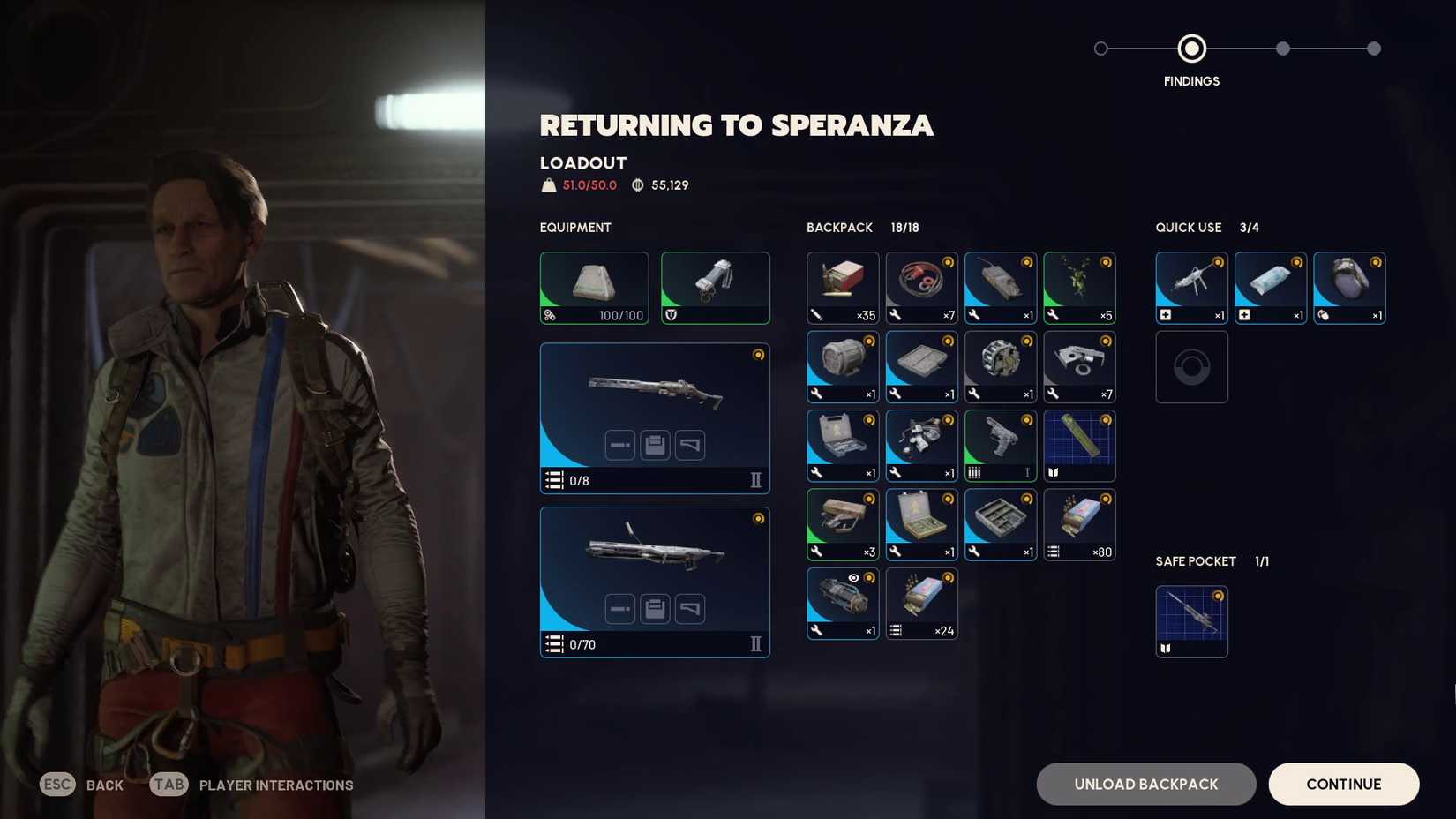Viewport: 1456px width, 819px height.
Task: Select the FINDINGS stage on the progress tracker
Action: pos(1191,49)
